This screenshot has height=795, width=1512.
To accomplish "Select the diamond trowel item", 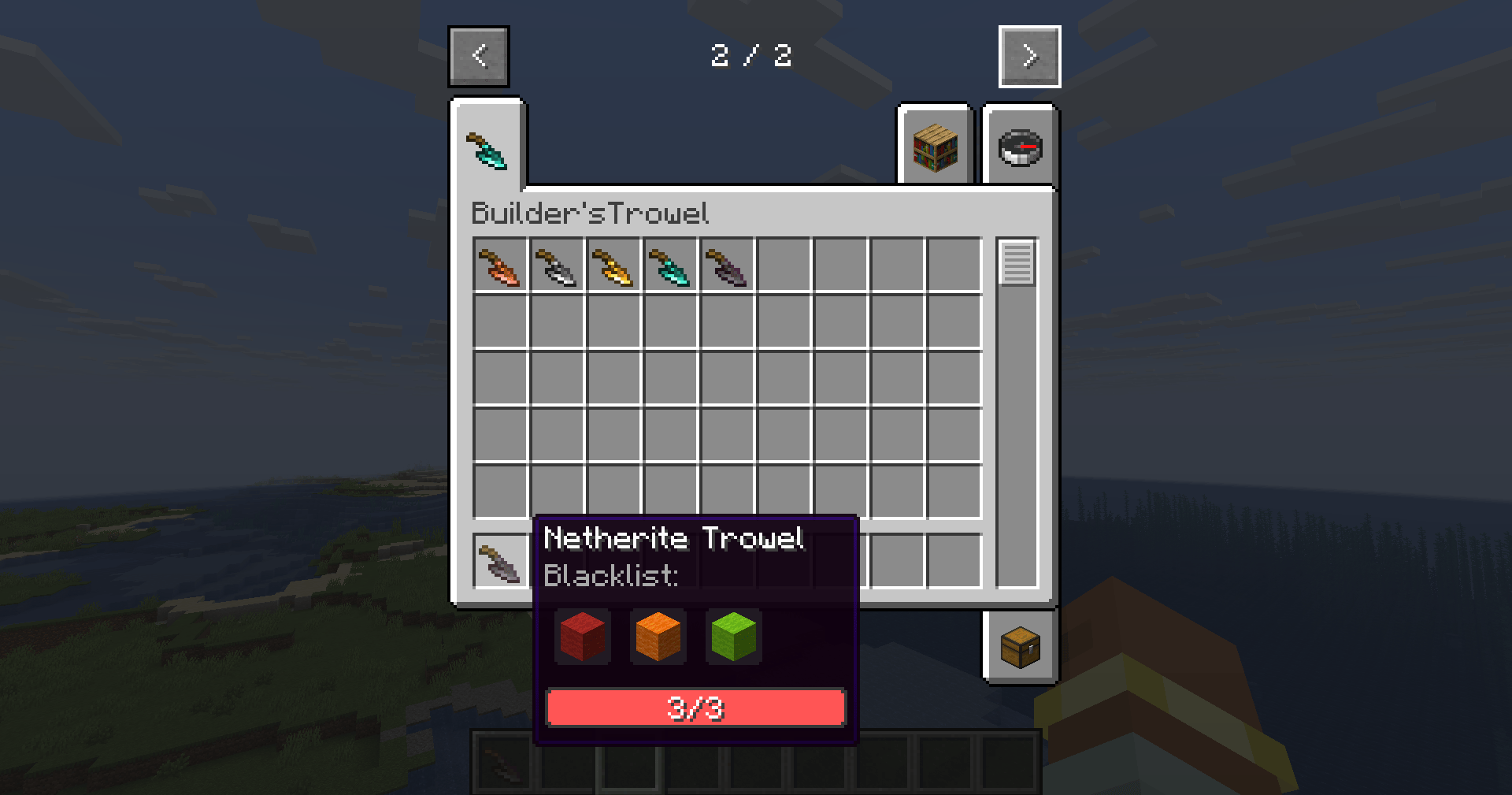I will point(669,266).
